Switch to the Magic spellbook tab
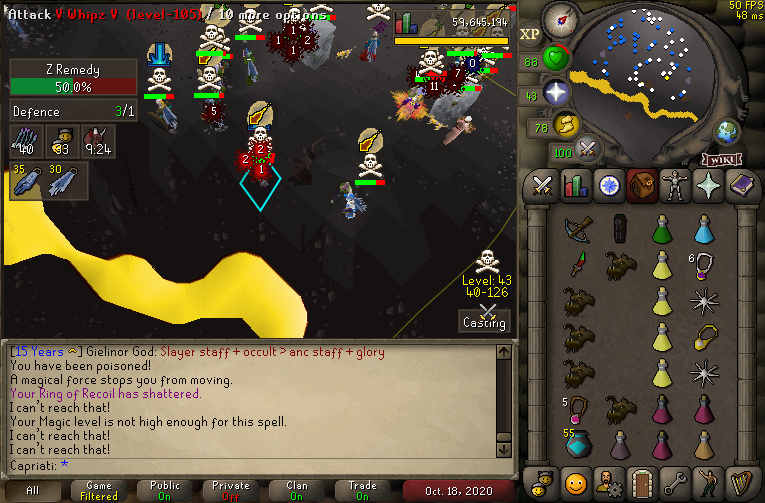Screen dimensions: 765x503 click(741, 186)
